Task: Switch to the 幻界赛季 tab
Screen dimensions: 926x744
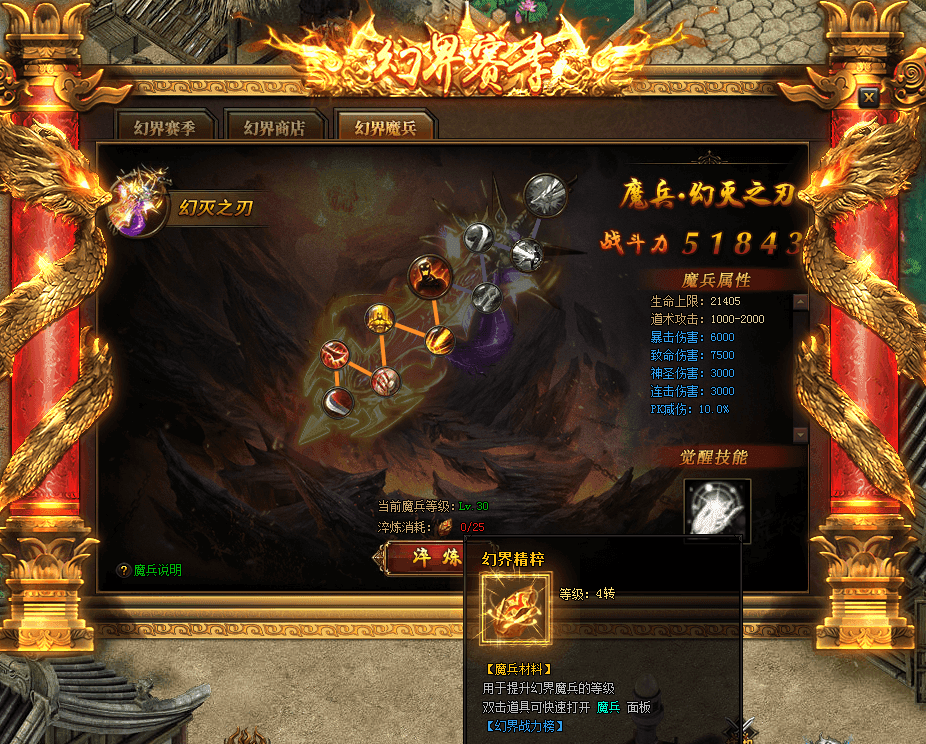Action: tap(164, 127)
